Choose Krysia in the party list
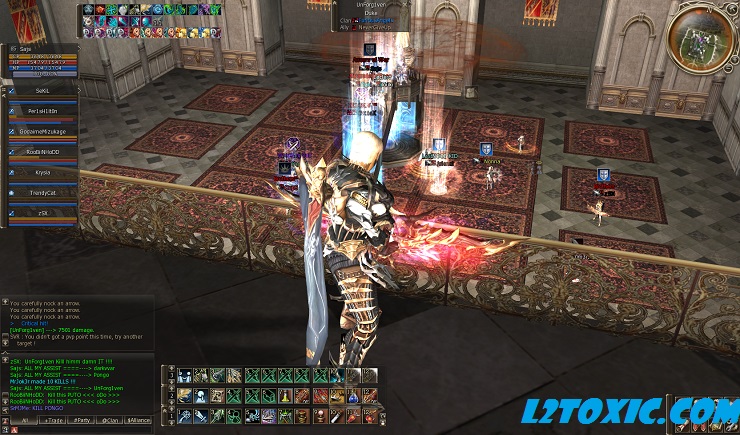The image size is (740, 435). [42, 172]
